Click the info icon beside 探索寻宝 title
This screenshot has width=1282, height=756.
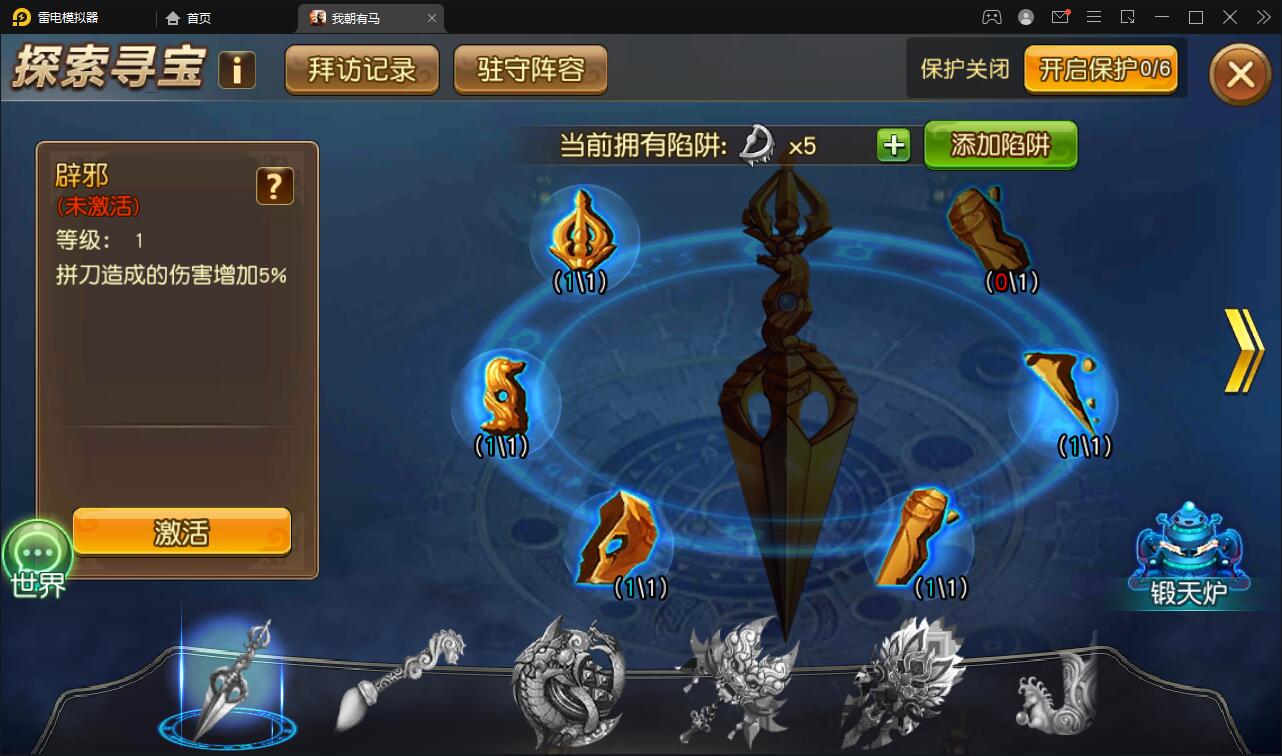(237, 70)
